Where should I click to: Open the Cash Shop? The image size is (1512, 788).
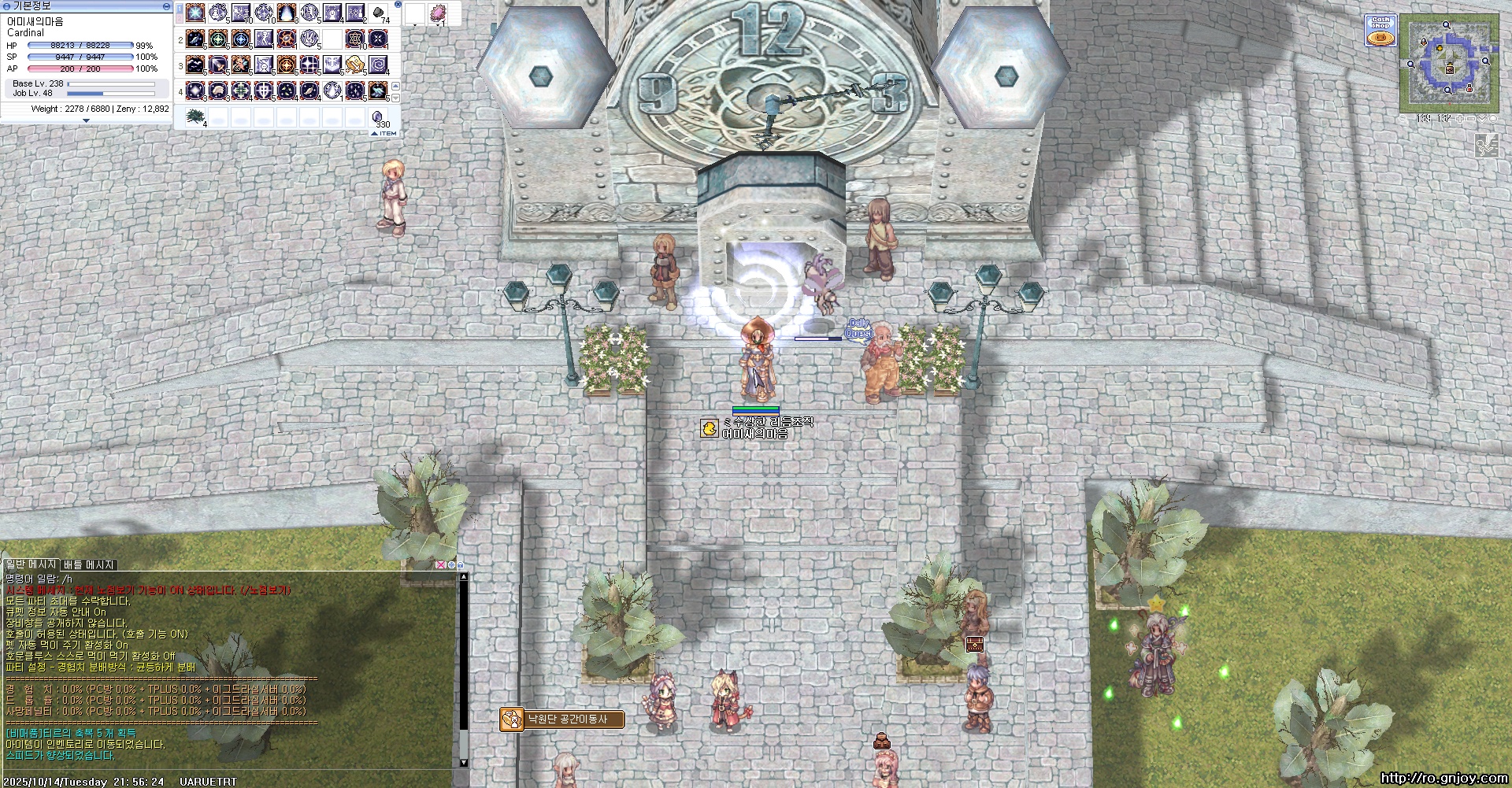pos(1380,31)
